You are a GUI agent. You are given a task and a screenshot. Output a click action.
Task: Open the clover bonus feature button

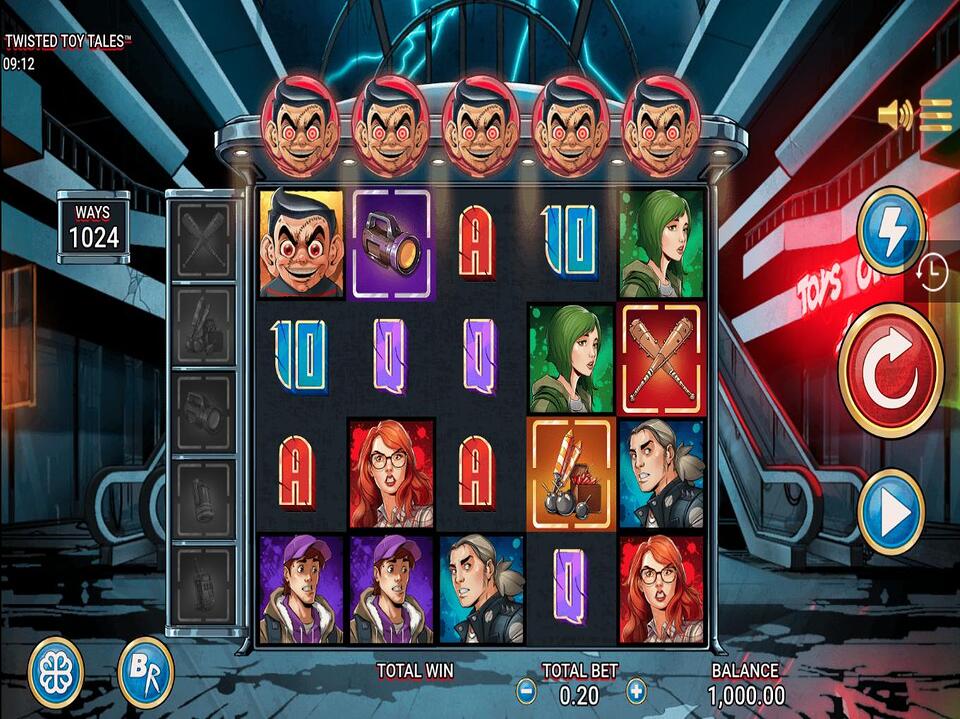[x=55, y=672]
